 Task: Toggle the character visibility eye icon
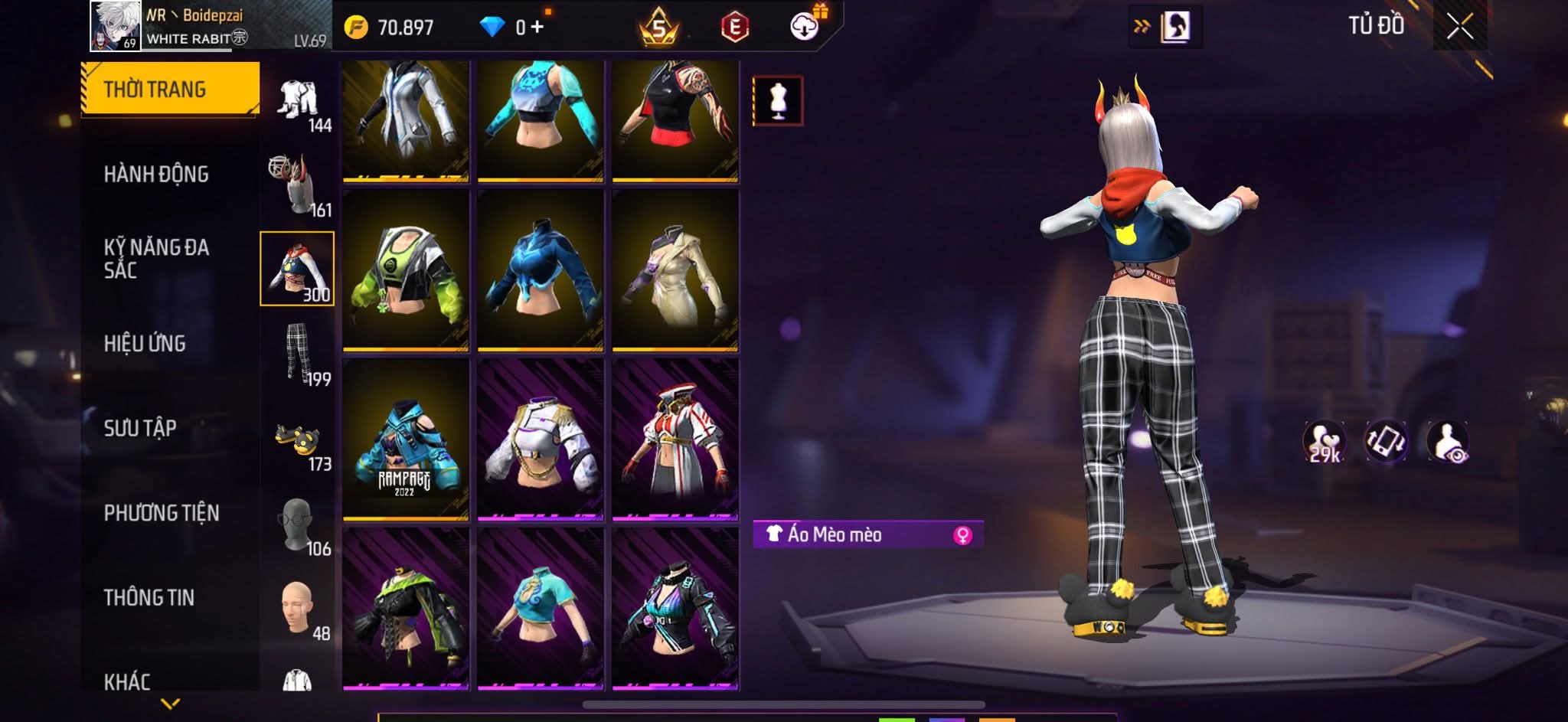tap(1447, 442)
